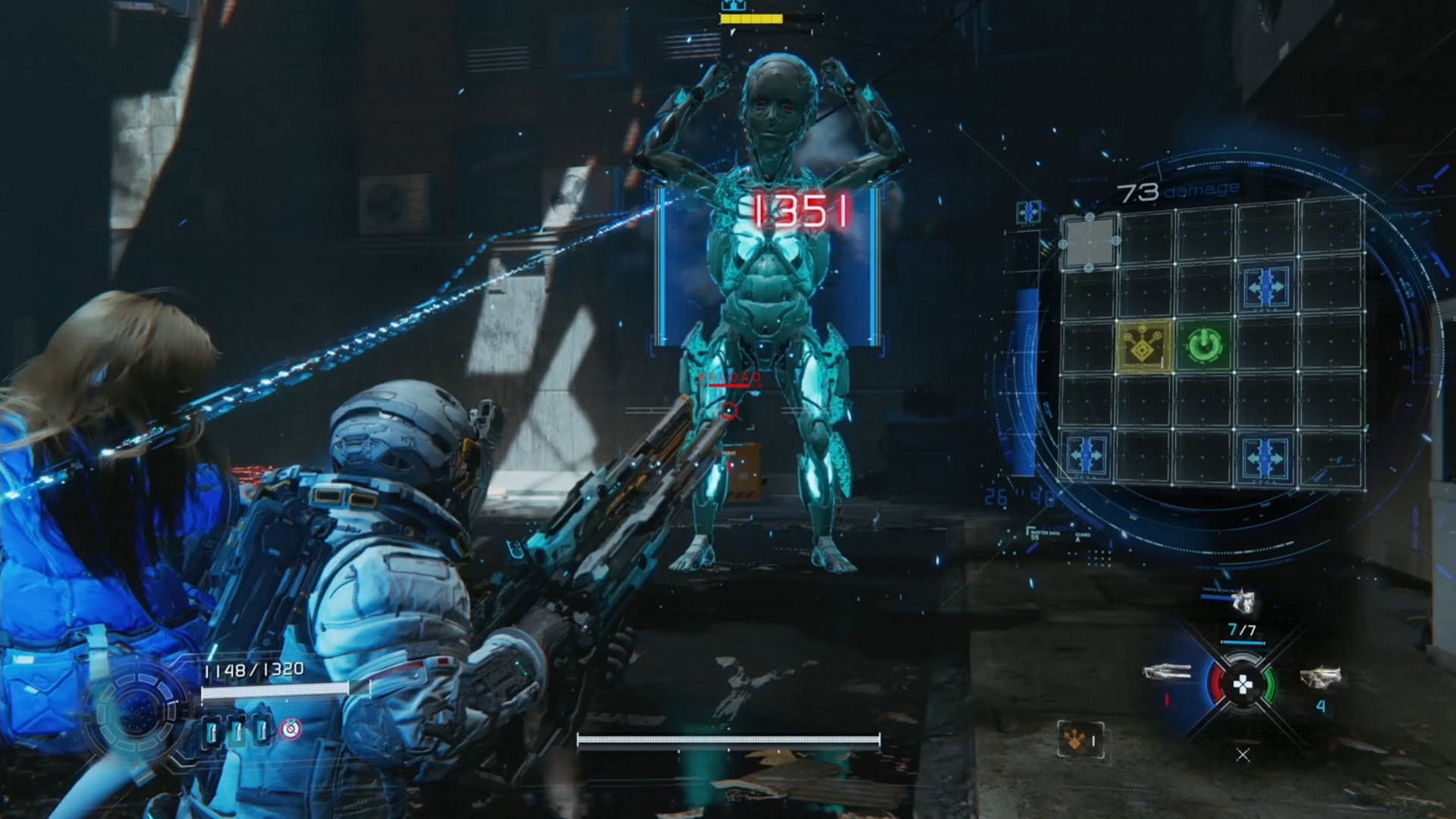
Task: Activate the green power node tile
Action: [1203, 347]
